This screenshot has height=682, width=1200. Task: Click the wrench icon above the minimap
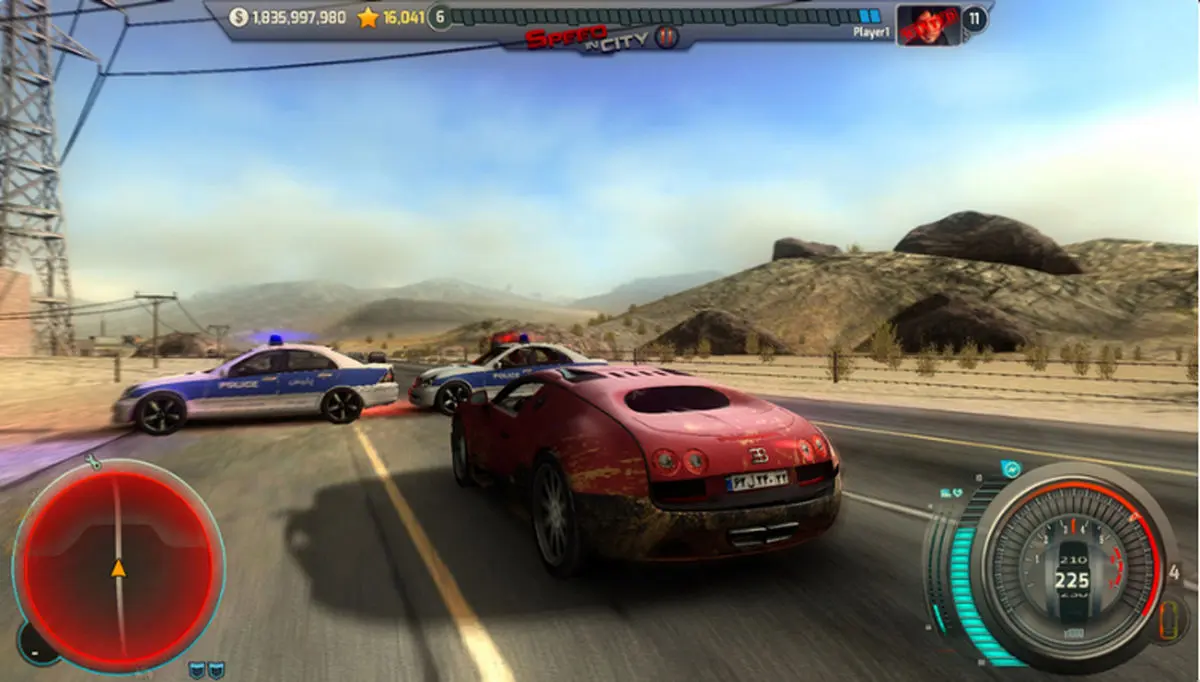click(92, 462)
